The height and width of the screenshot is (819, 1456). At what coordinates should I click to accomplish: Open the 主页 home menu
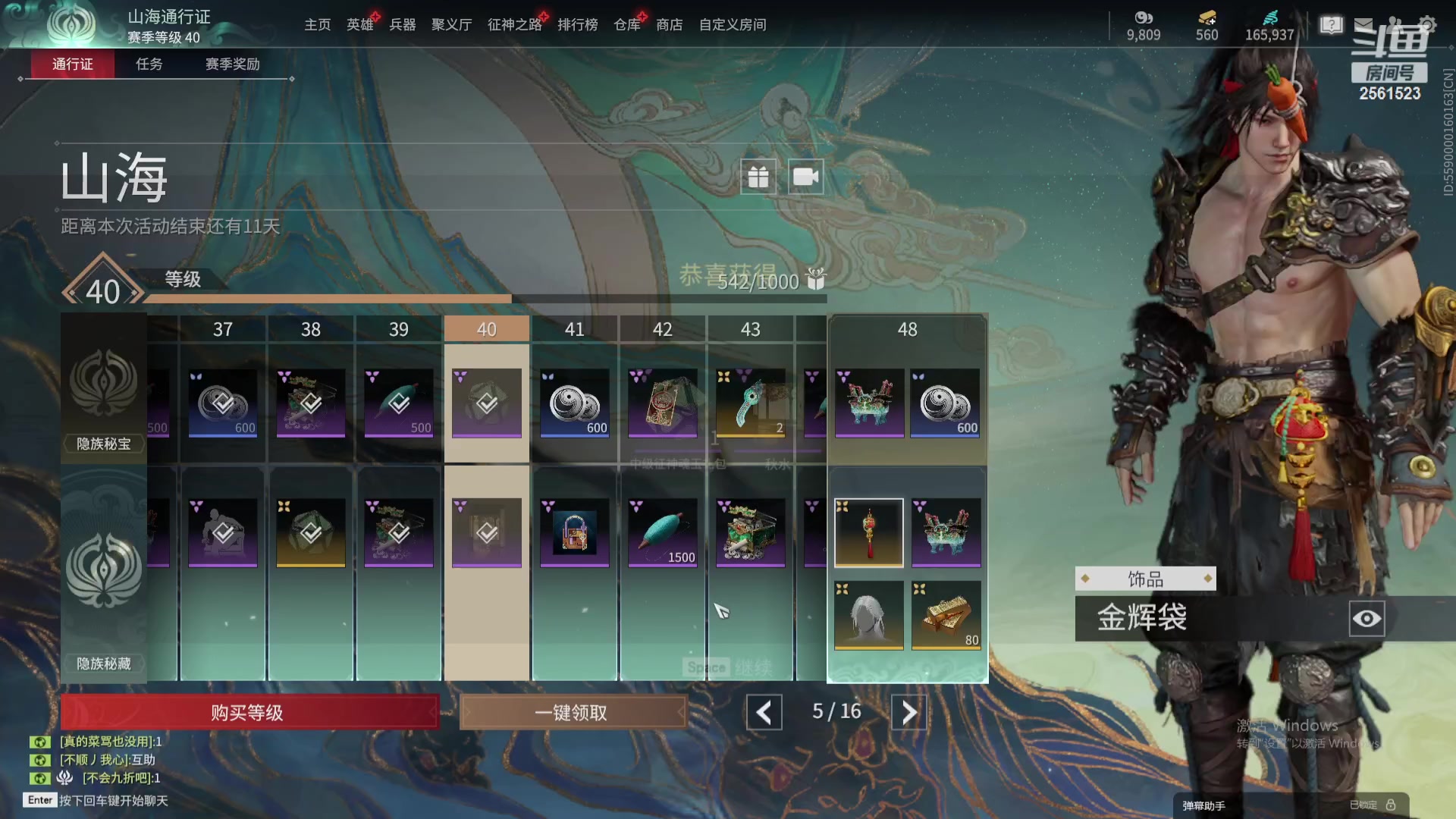point(317,25)
